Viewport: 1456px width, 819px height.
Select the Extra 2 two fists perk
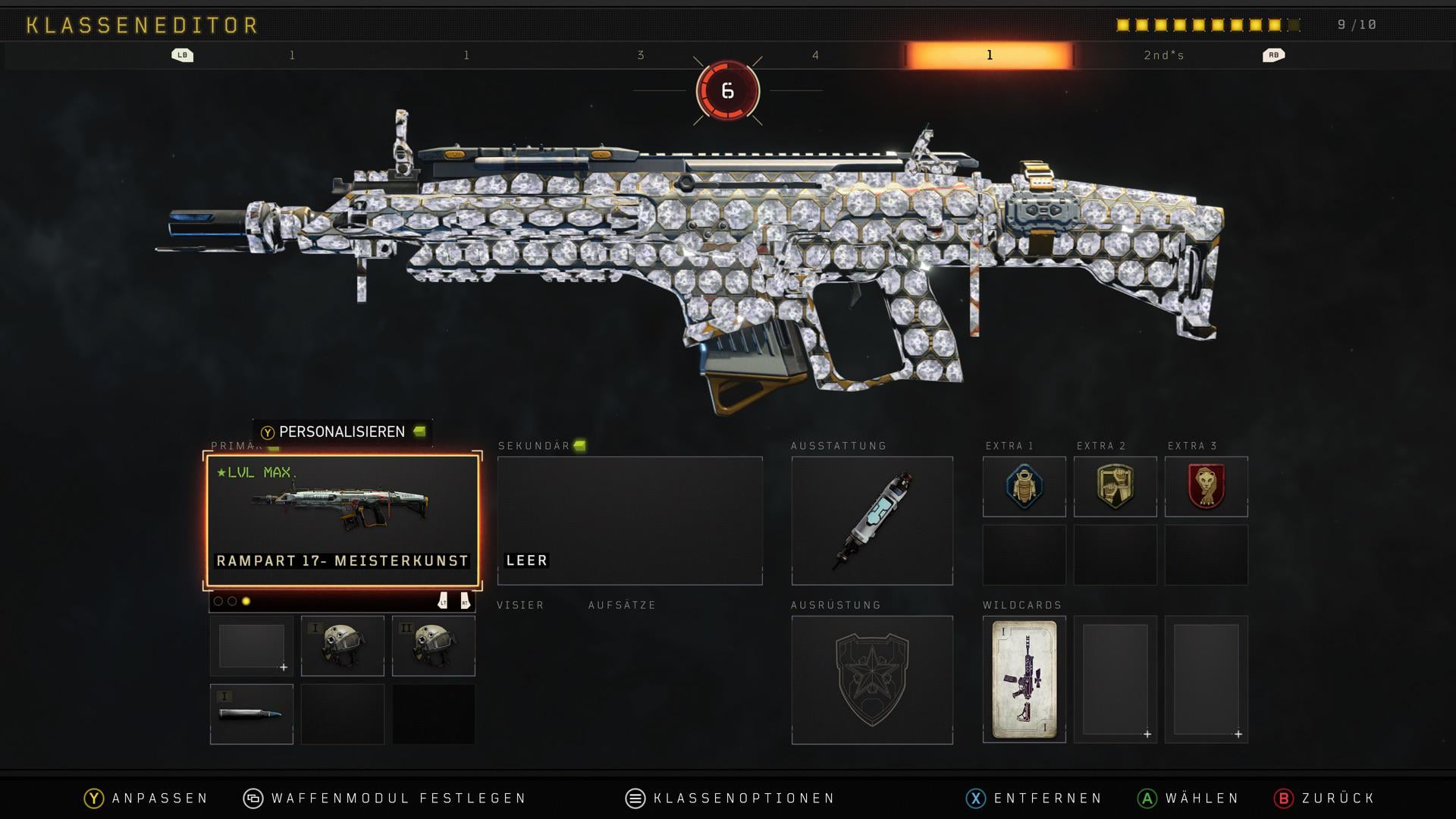(1115, 486)
